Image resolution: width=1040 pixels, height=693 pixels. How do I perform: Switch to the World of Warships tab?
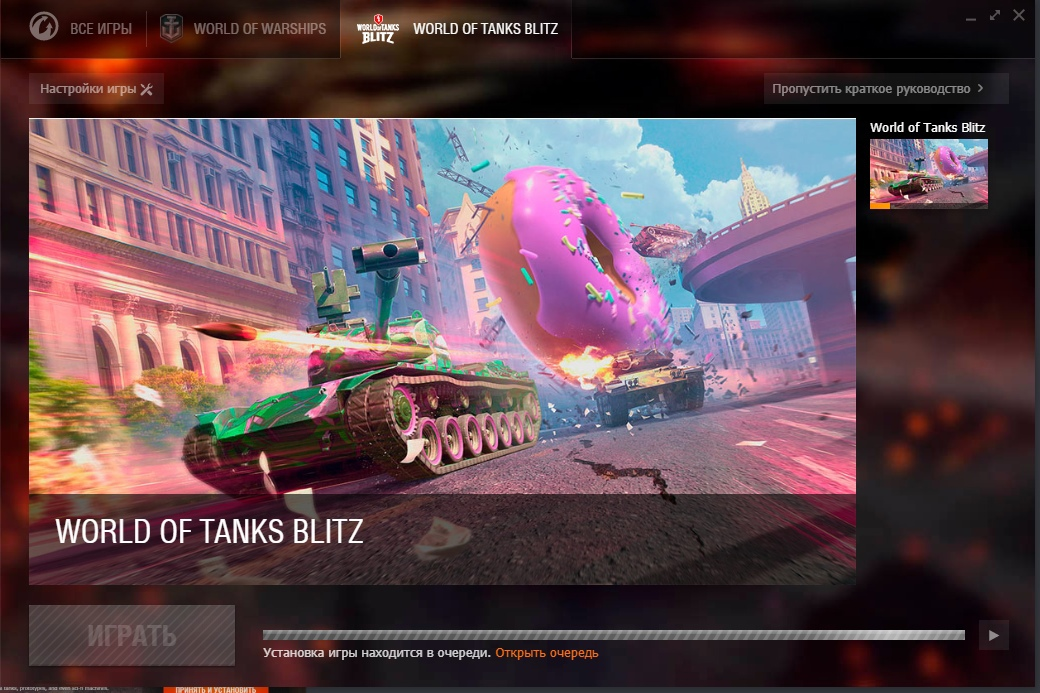243,29
